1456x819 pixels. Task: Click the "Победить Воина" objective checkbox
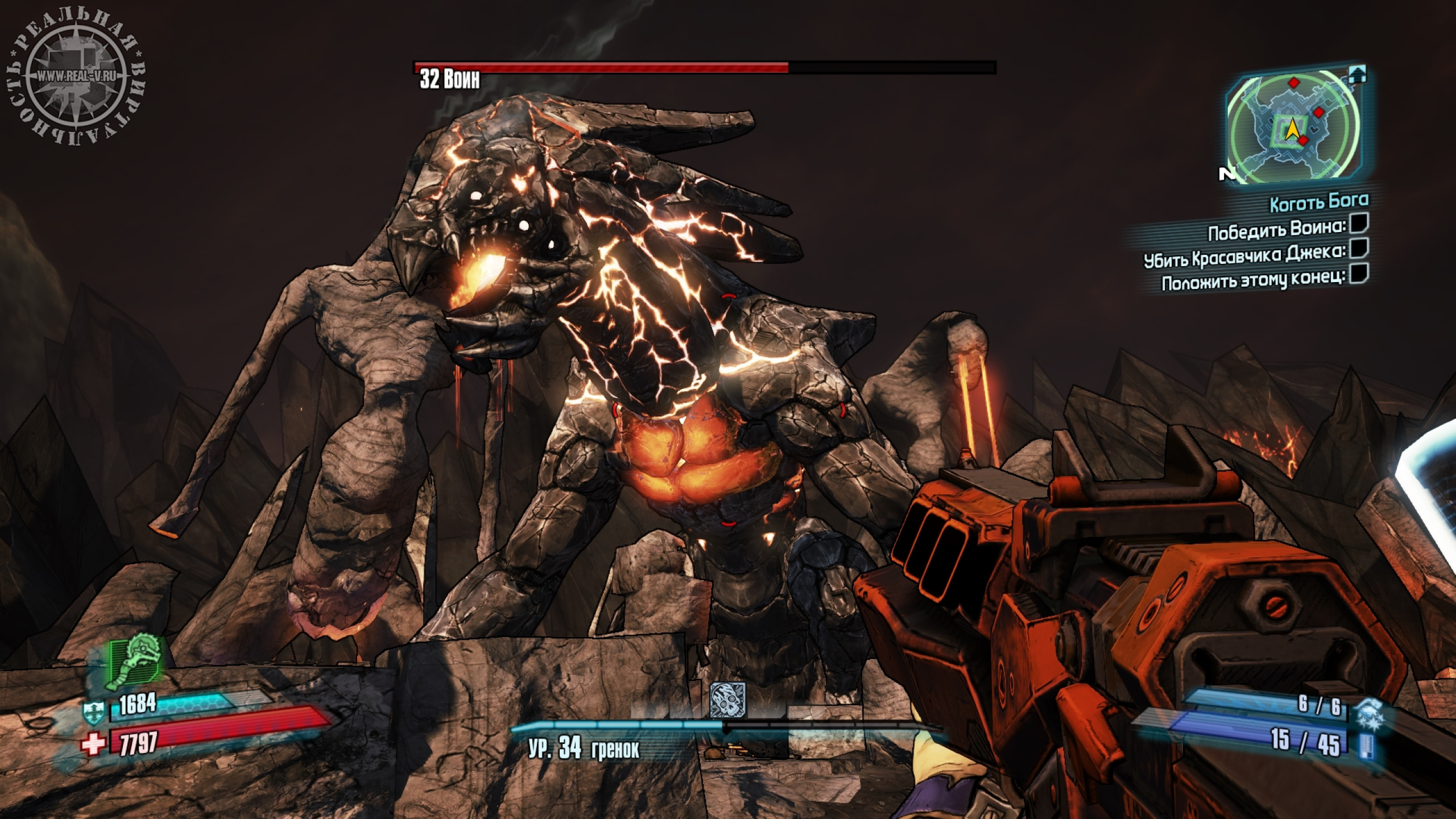(1359, 225)
